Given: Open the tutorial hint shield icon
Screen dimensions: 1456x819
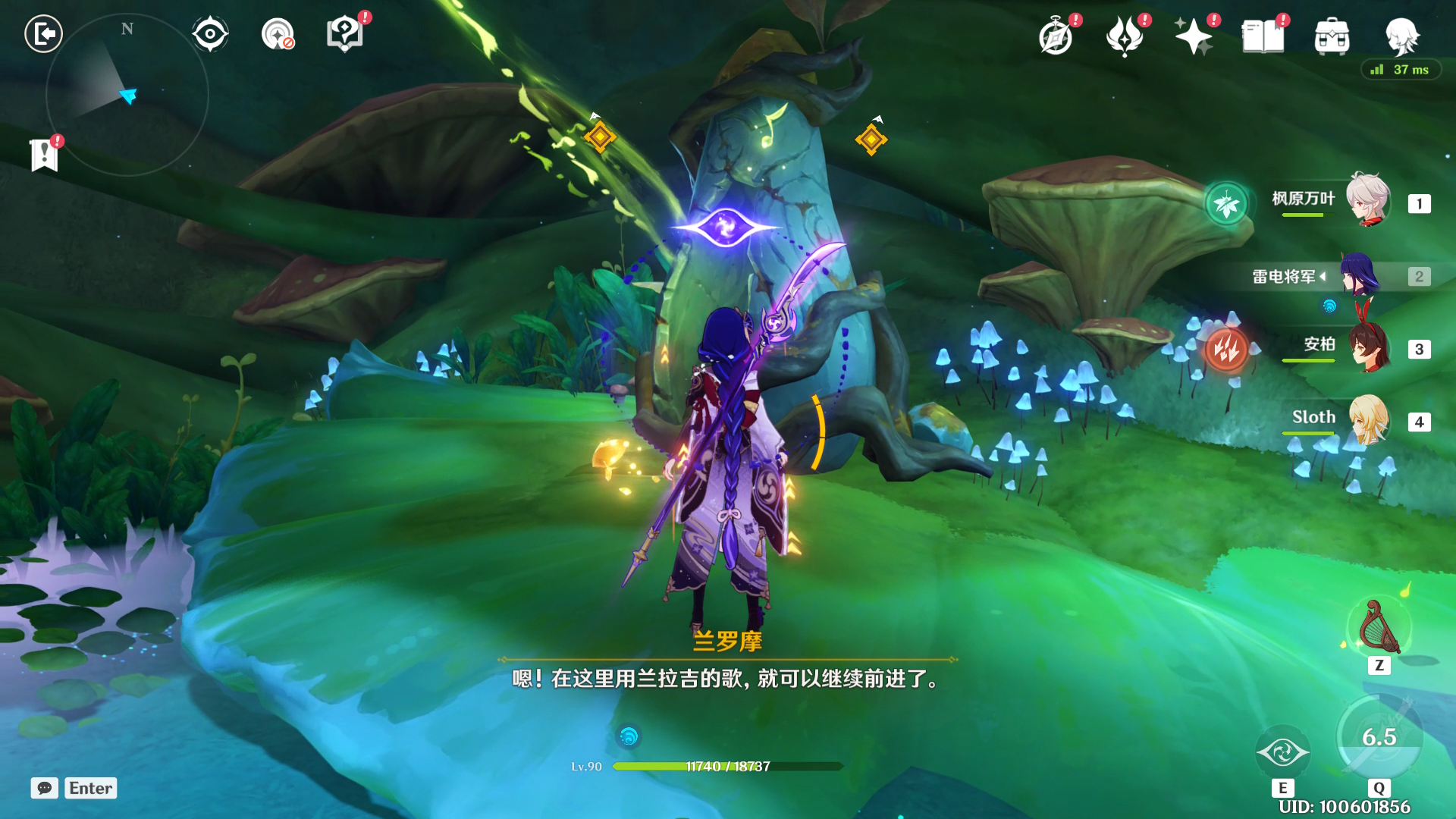Looking at the screenshot, I should (x=345, y=34).
